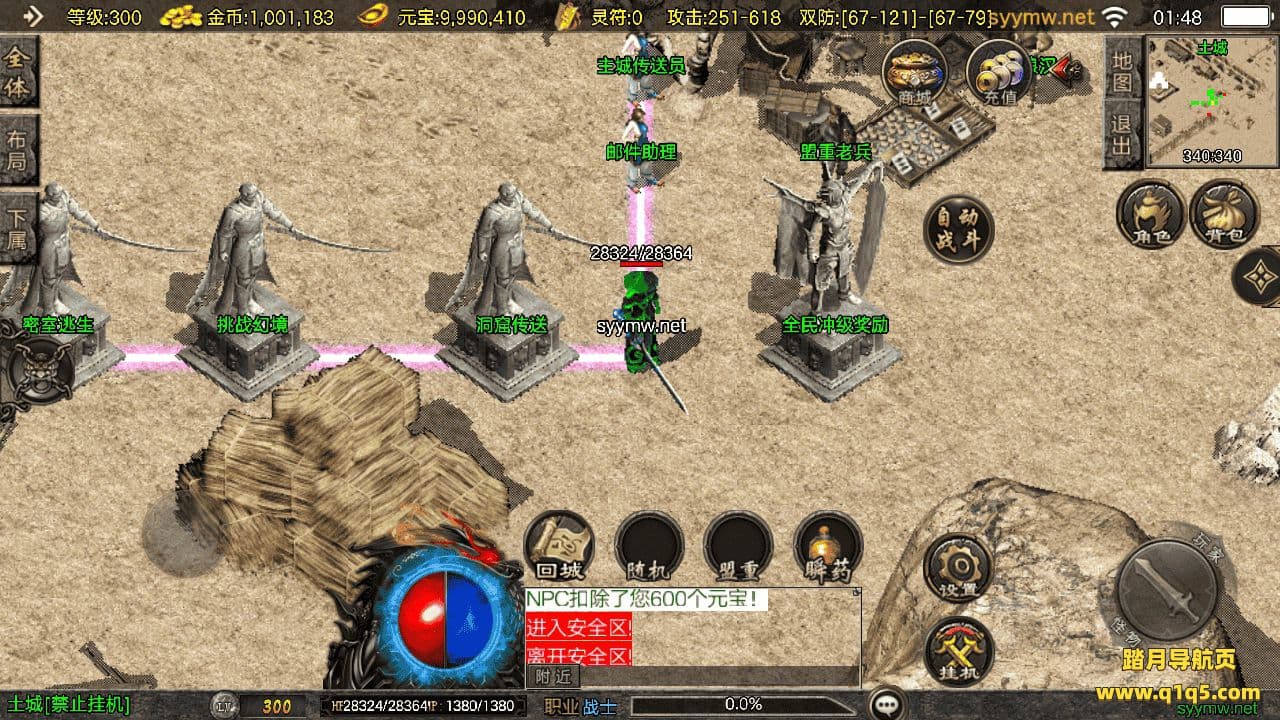The image size is (1280, 720).
Task: Open the 土城 minimap
Action: click(1198, 100)
